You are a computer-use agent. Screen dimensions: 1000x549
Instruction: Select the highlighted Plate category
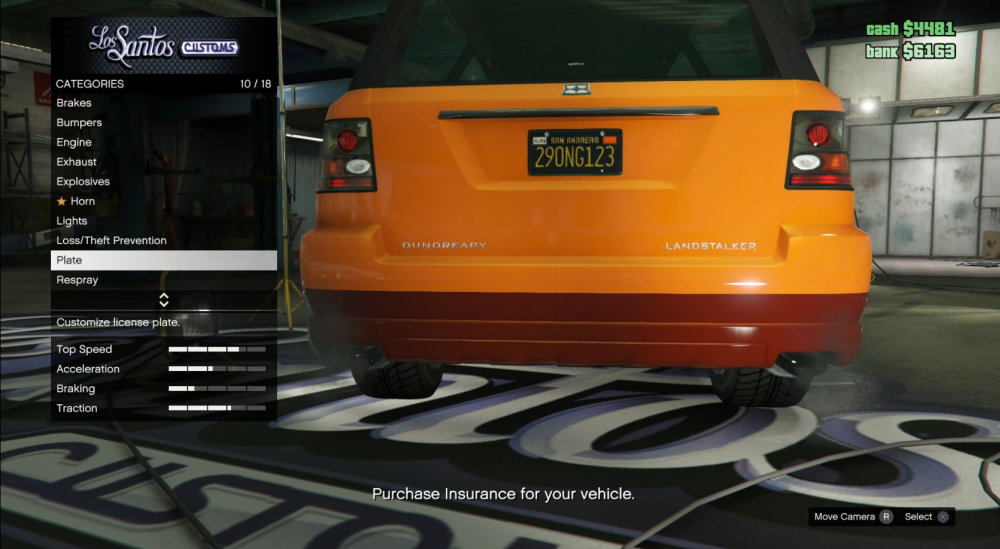pos(164,260)
